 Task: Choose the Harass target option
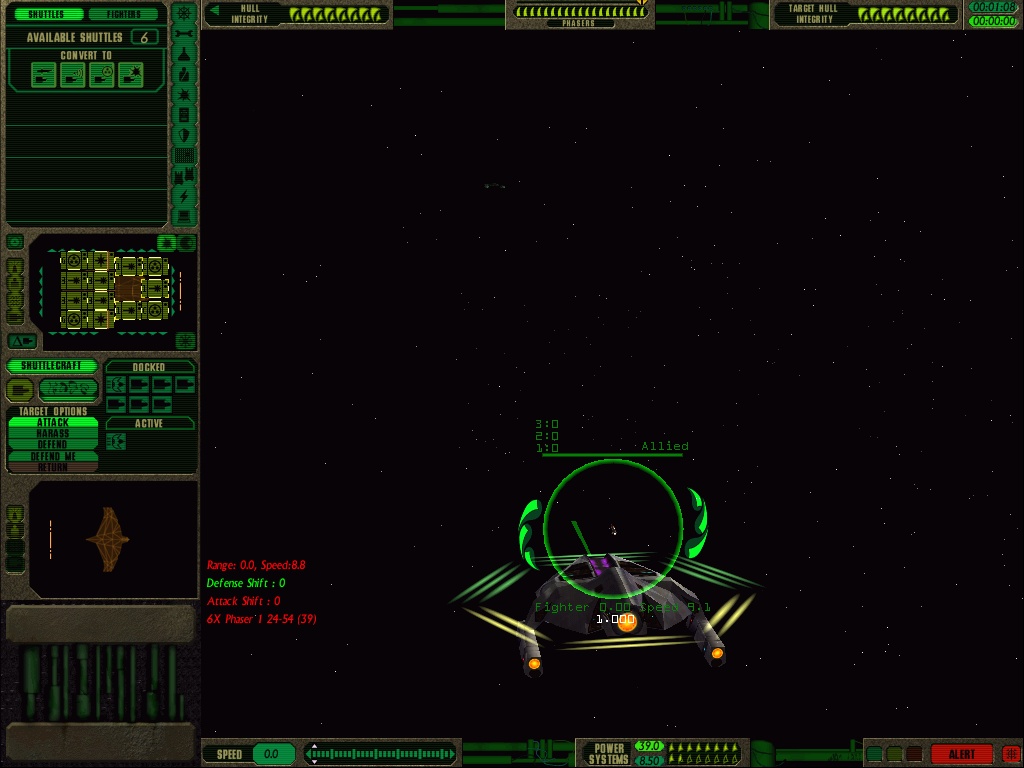pyautogui.click(x=53, y=434)
